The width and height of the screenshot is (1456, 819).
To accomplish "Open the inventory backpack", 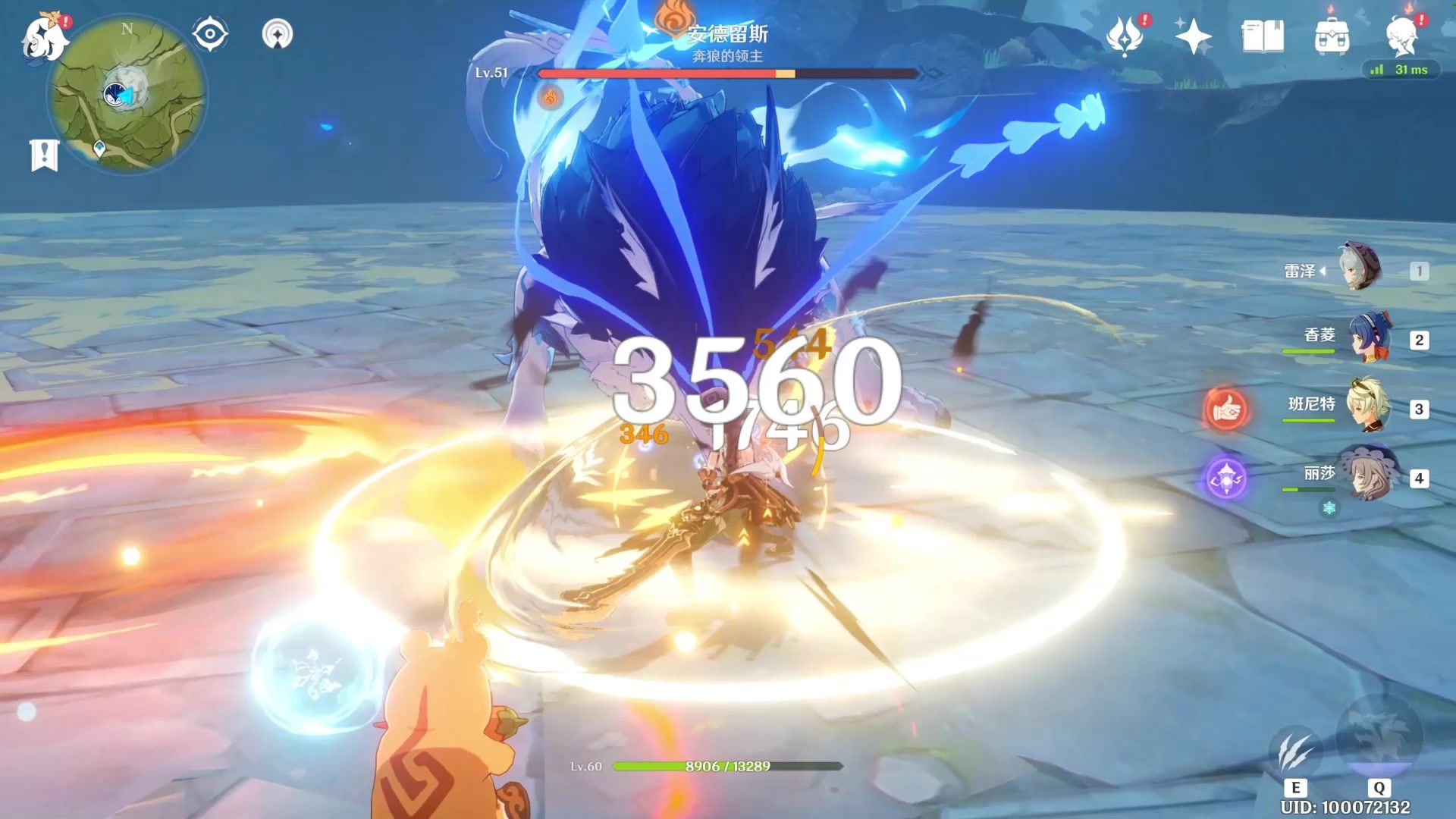I will coord(1332,36).
